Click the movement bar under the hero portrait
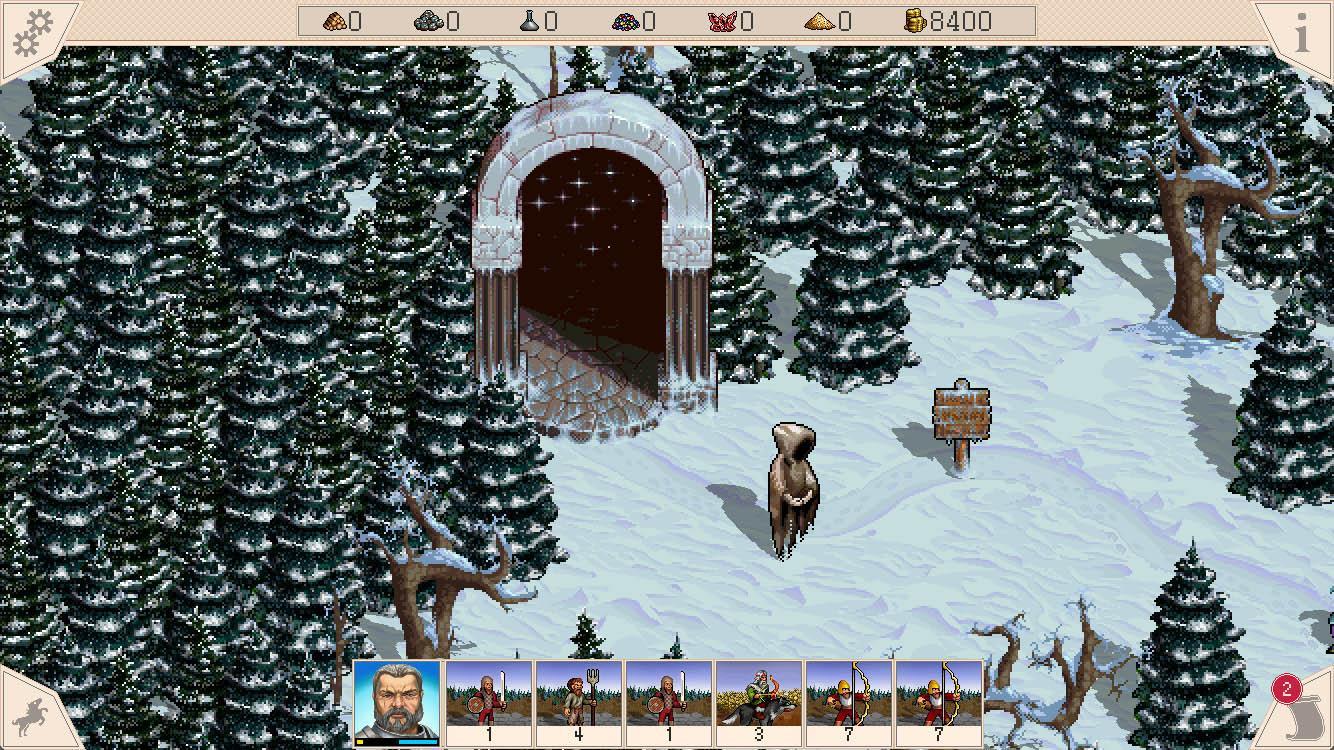1334x750 pixels. click(x=395, y=741)
